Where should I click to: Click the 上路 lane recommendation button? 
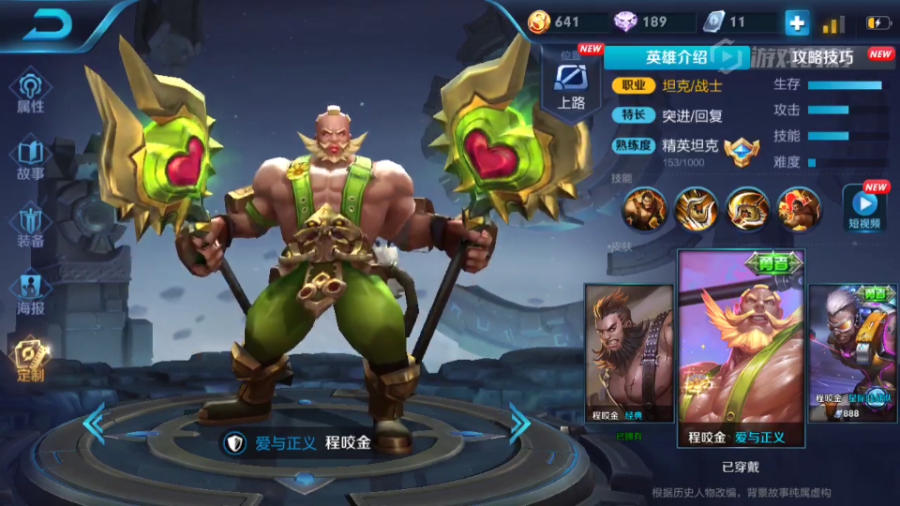pos(570,85)
